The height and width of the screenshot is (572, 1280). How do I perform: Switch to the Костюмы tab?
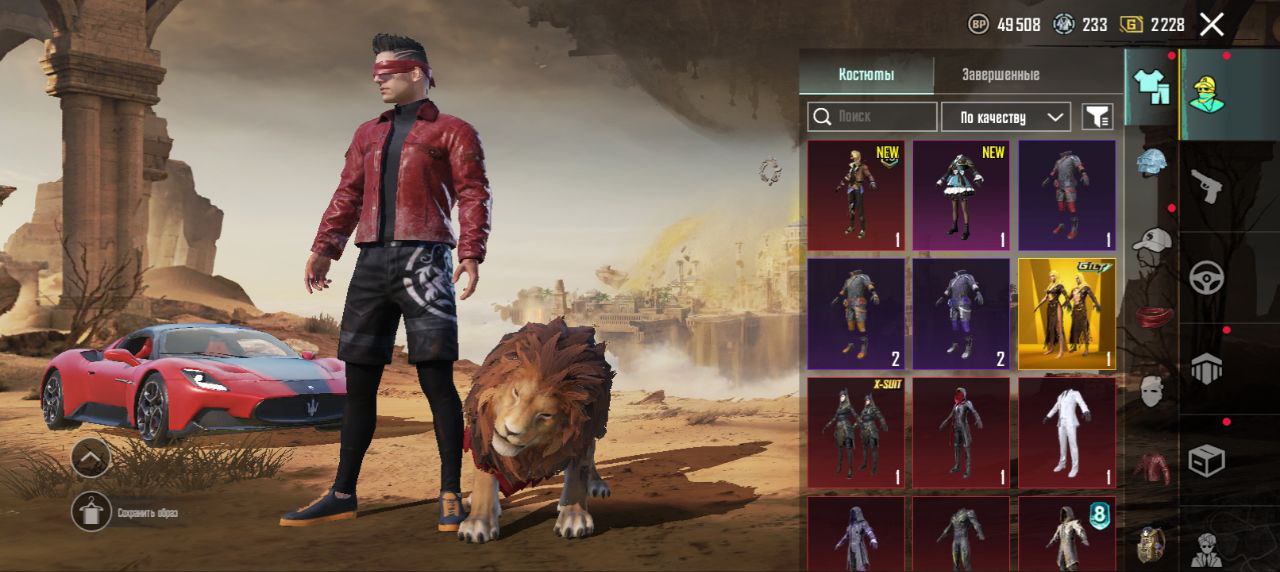tap(866, 75)
